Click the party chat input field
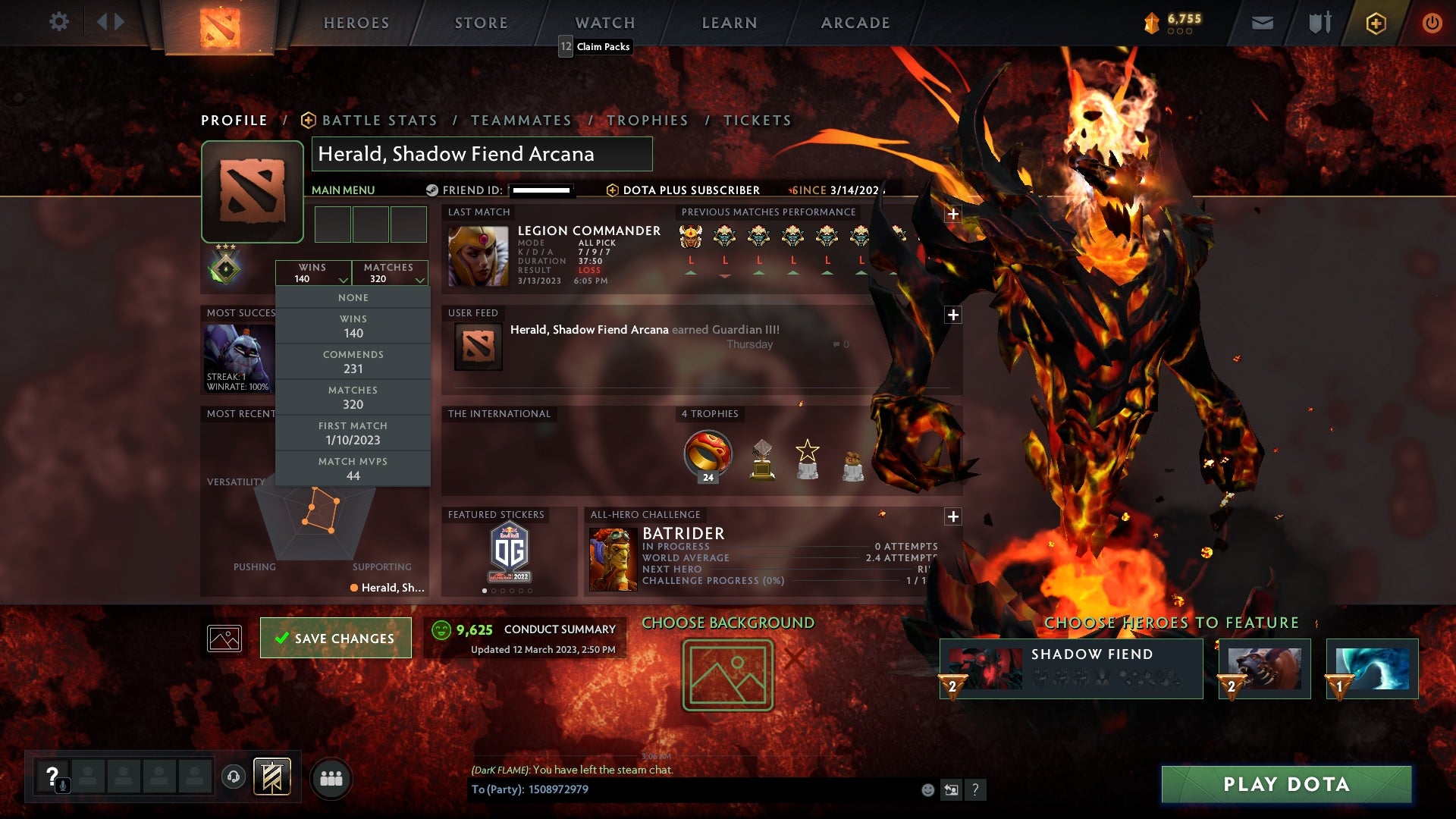 point(682,789)
